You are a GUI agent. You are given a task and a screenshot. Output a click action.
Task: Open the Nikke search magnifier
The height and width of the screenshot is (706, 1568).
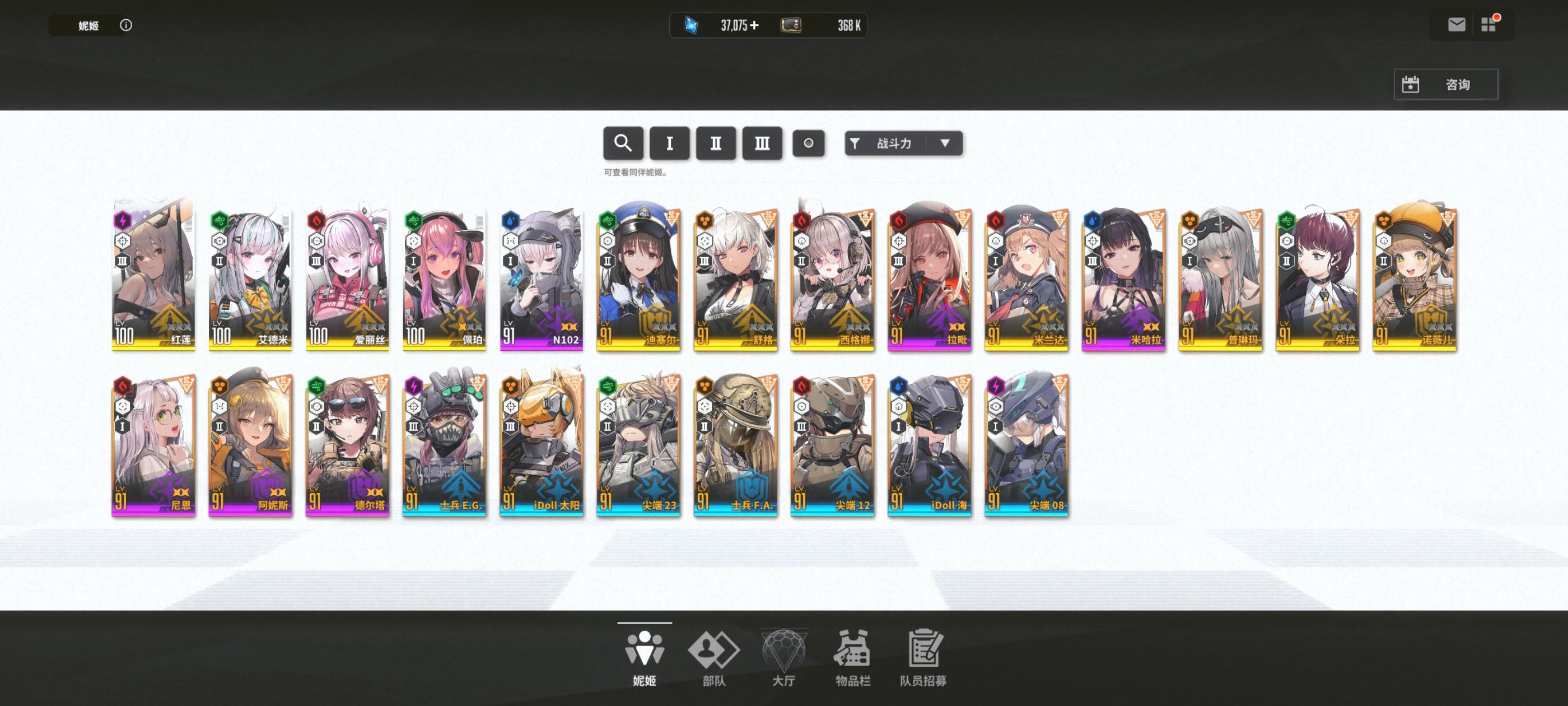tap(623, 143)
